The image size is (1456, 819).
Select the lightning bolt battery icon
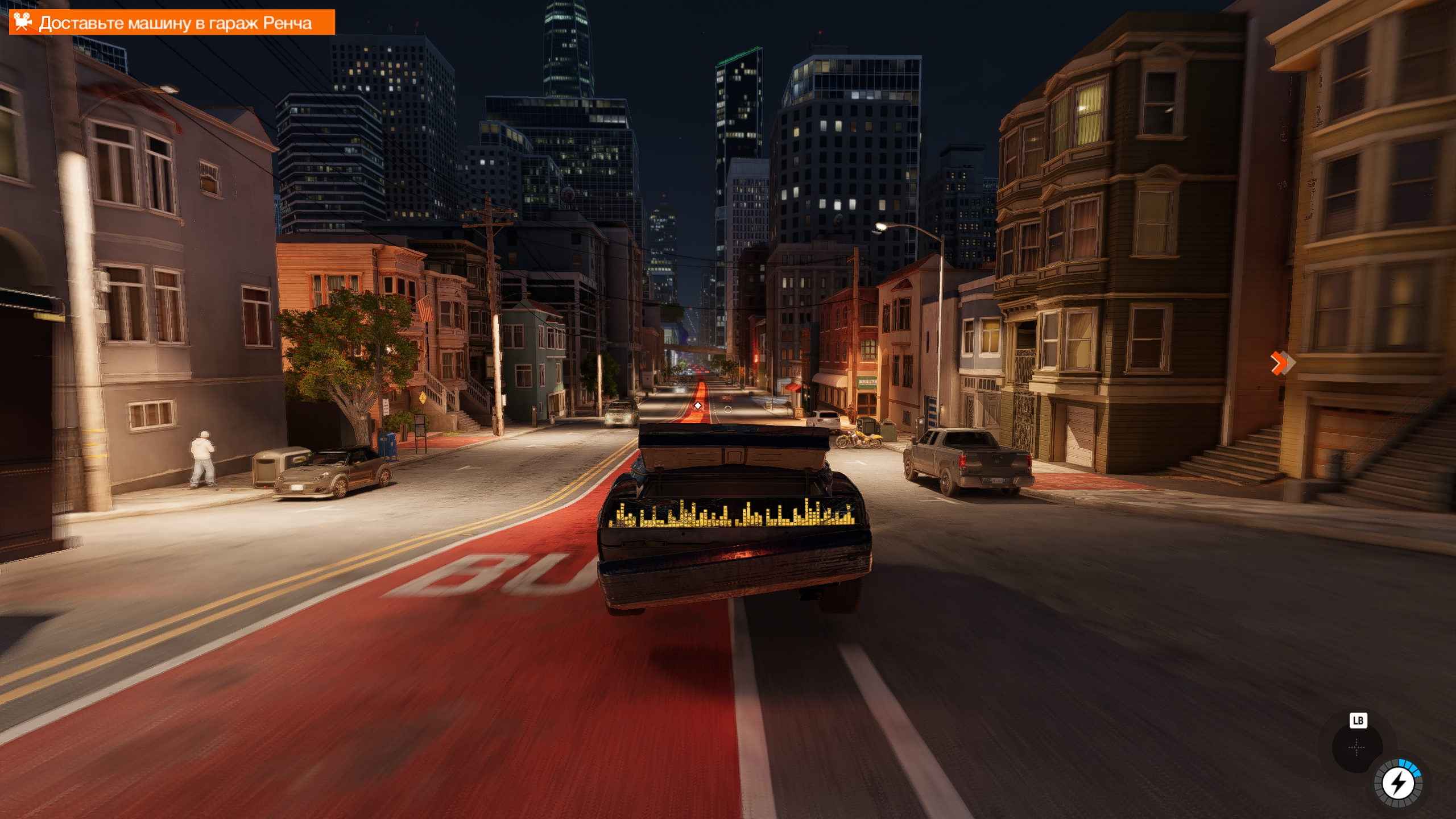[x=1398, y=784]
